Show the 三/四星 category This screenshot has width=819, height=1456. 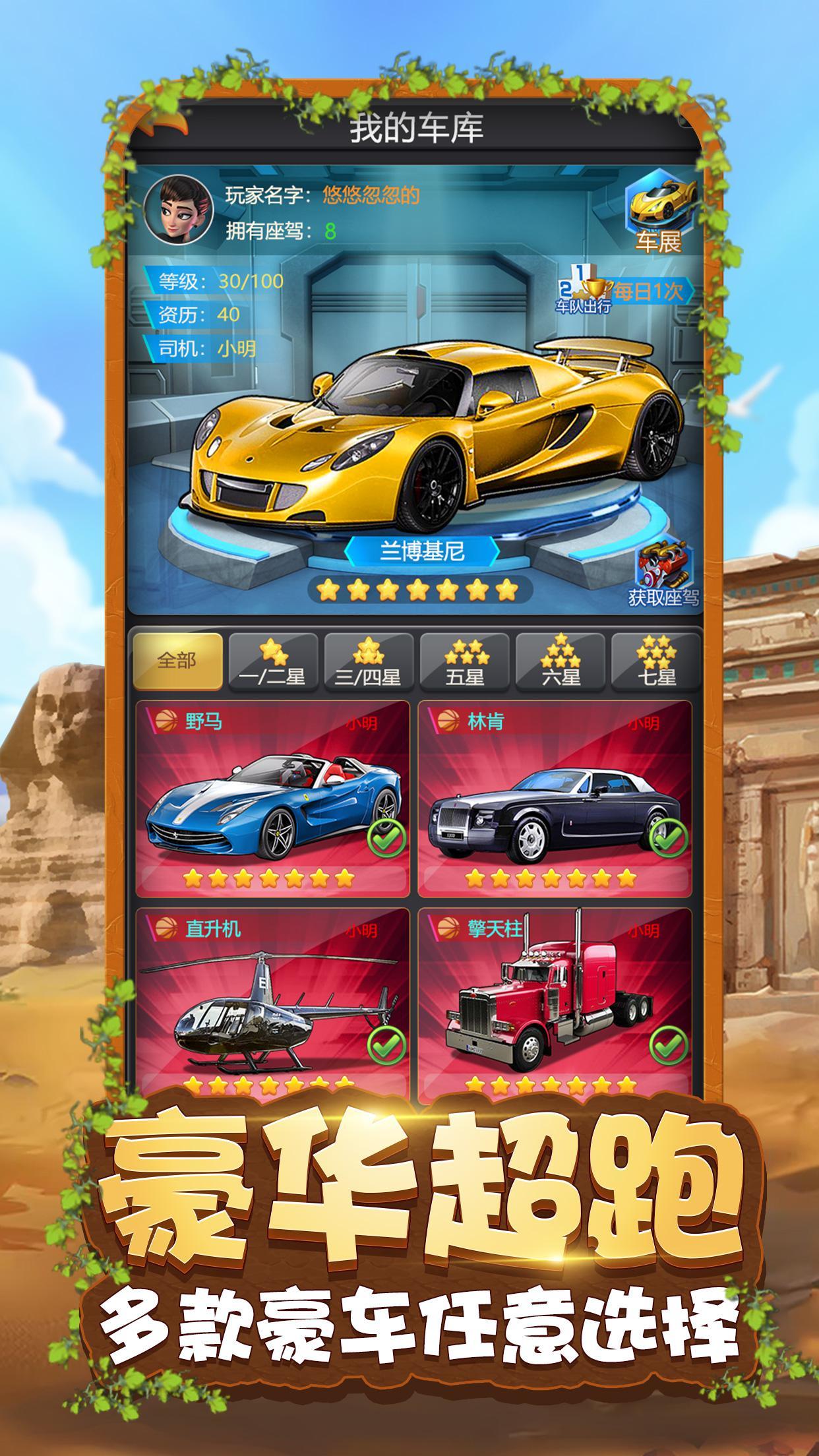369,662
